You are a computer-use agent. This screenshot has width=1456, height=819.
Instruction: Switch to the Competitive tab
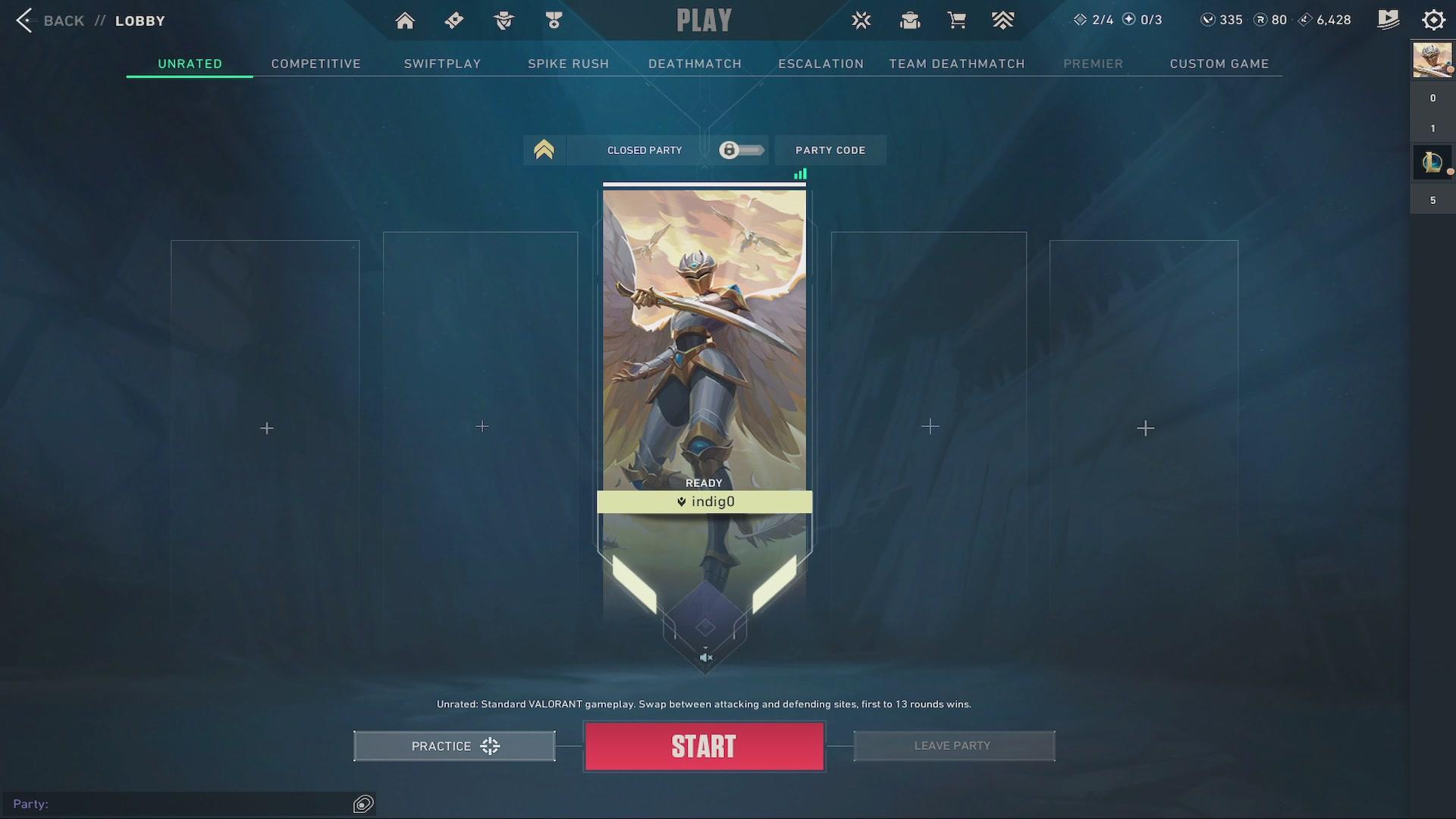(x=315, y=64)
